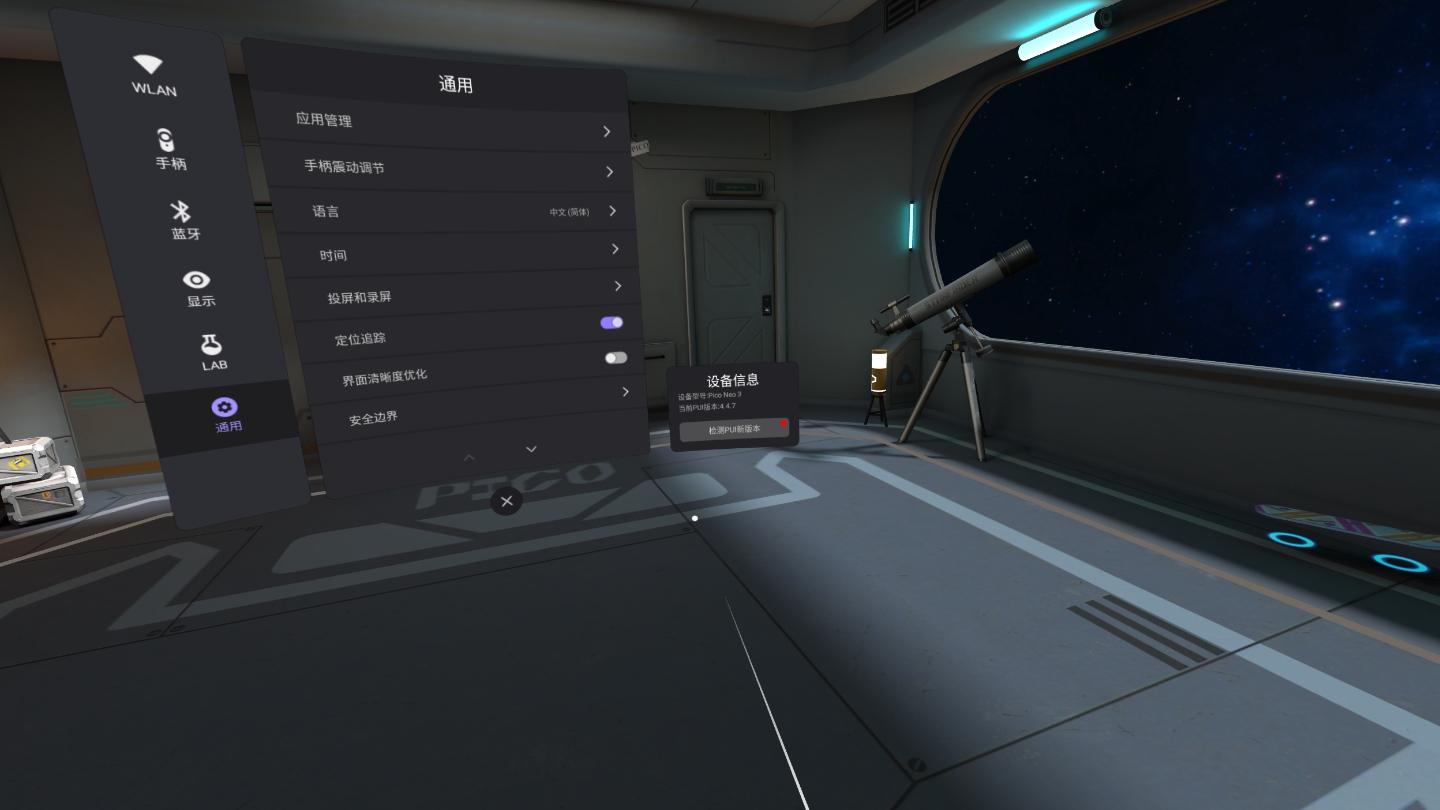Screen dimensions: 1440x810
Task: Toggle 定位追踪 position tracking off
Action: 612,322
